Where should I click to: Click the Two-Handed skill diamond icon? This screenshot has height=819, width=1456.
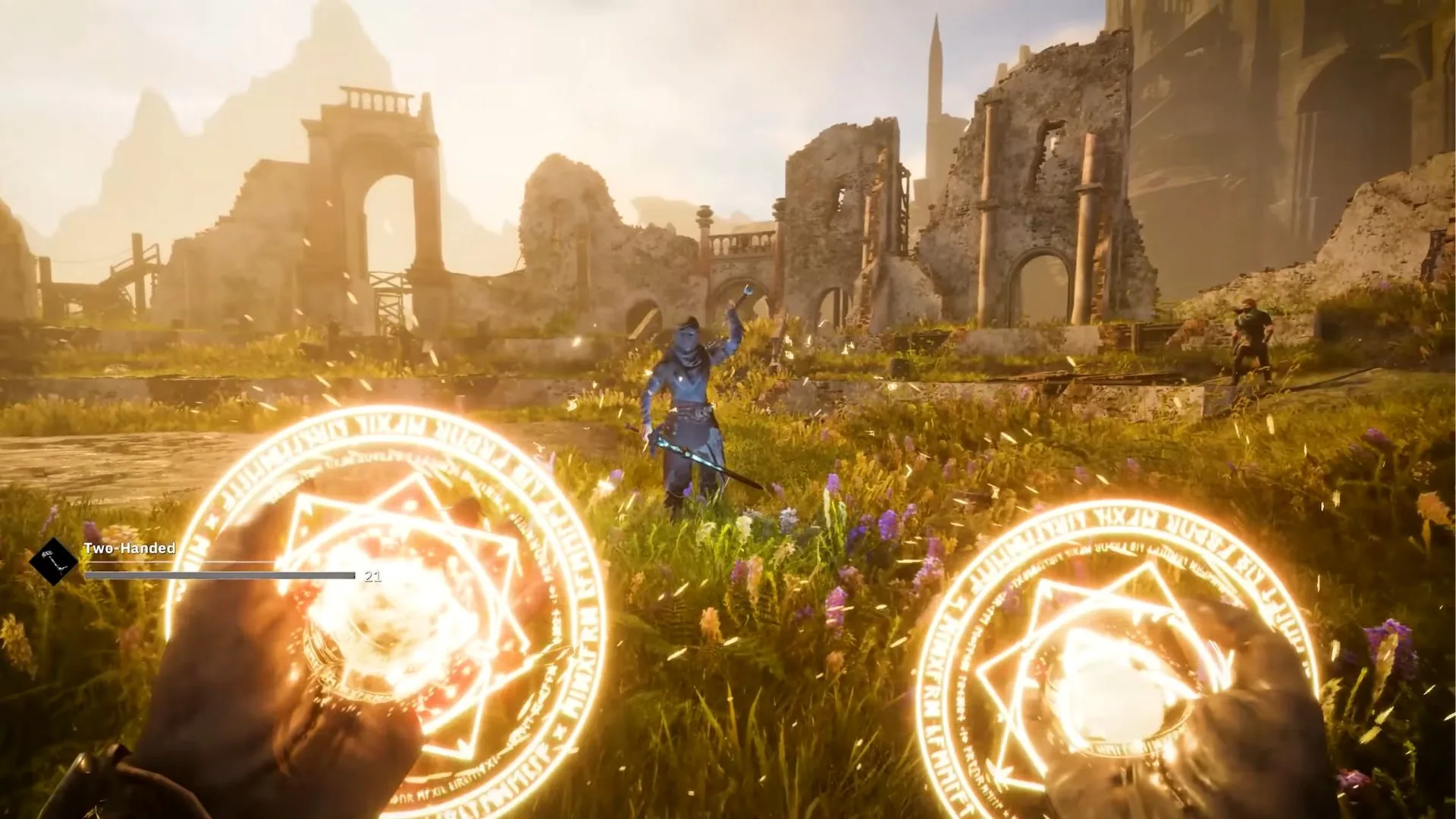tap(53, 561)
